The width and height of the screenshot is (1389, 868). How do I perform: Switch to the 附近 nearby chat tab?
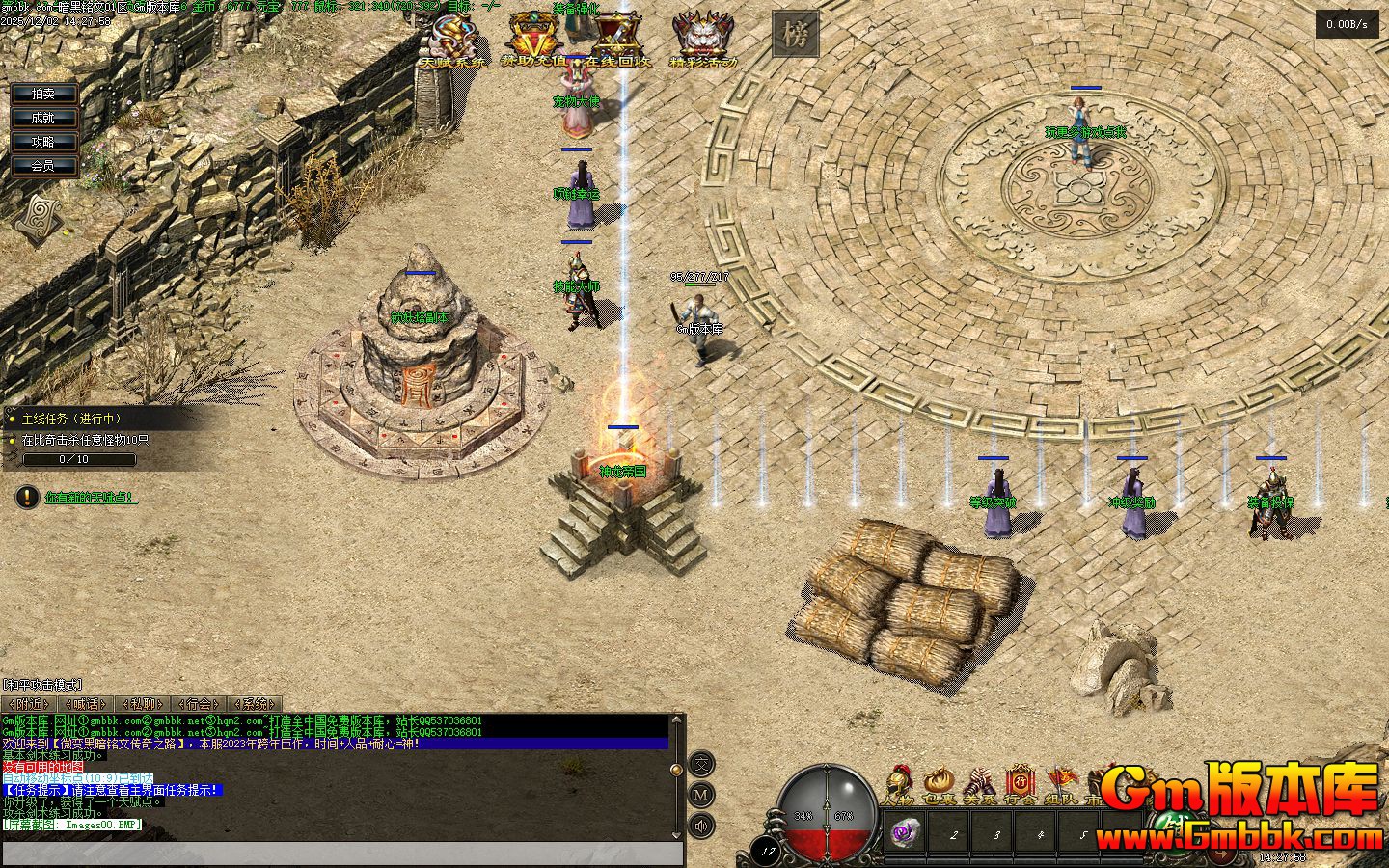tap(28, 704)
